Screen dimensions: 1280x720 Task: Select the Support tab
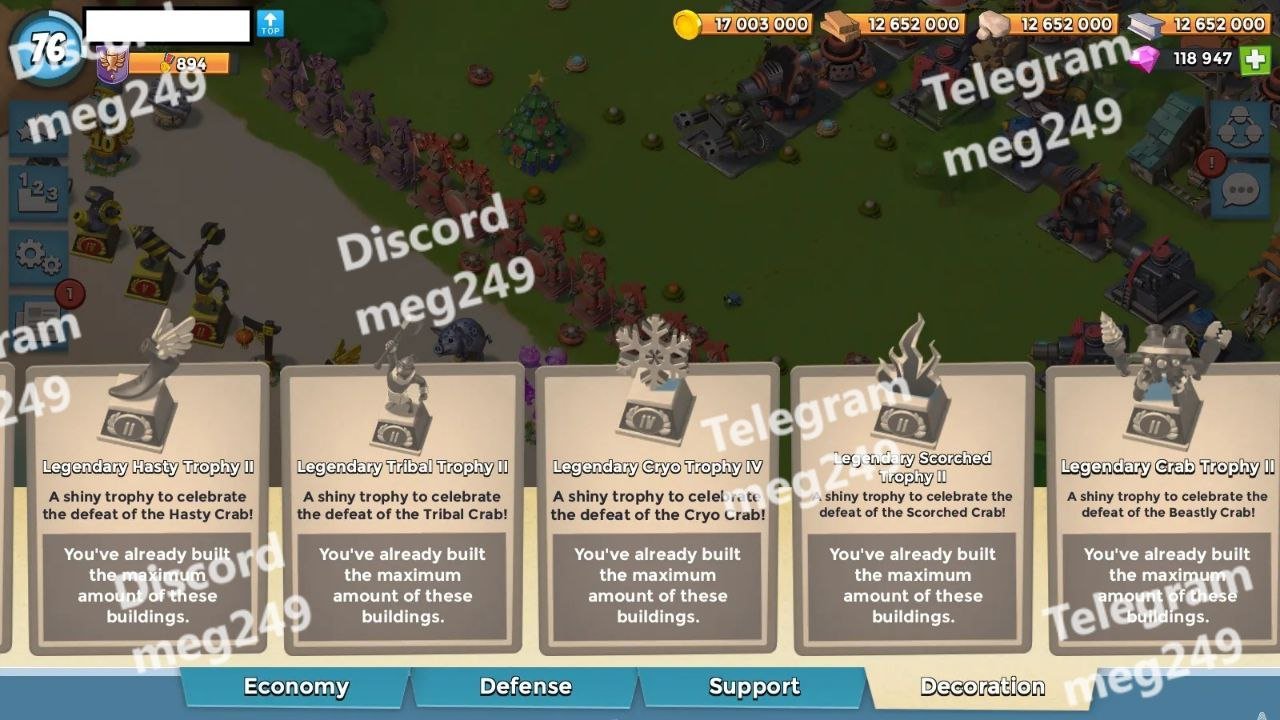pyautogui.click(x=754, y=687)
